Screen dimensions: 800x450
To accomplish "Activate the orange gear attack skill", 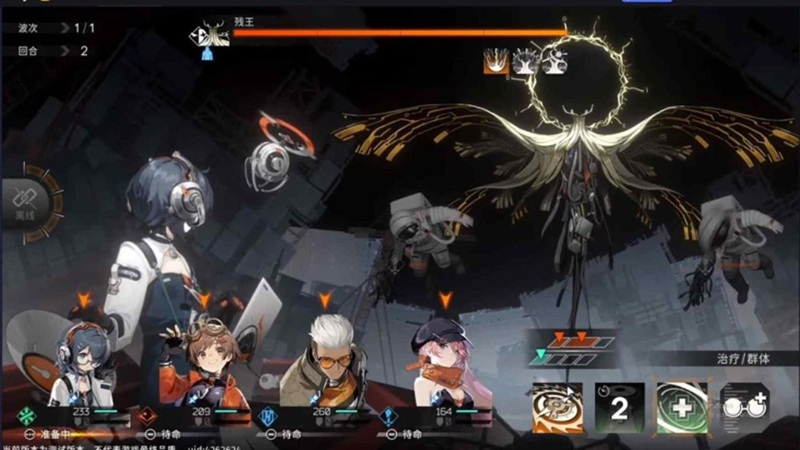I will 556,408.
